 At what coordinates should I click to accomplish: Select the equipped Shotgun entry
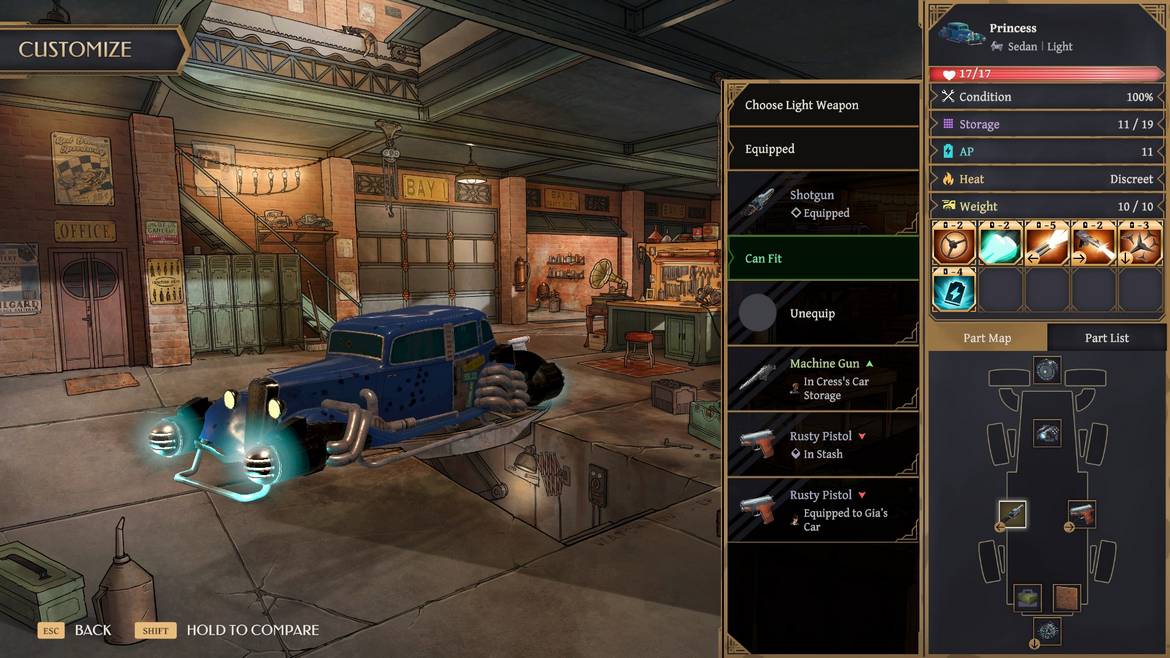click(822, 203)
